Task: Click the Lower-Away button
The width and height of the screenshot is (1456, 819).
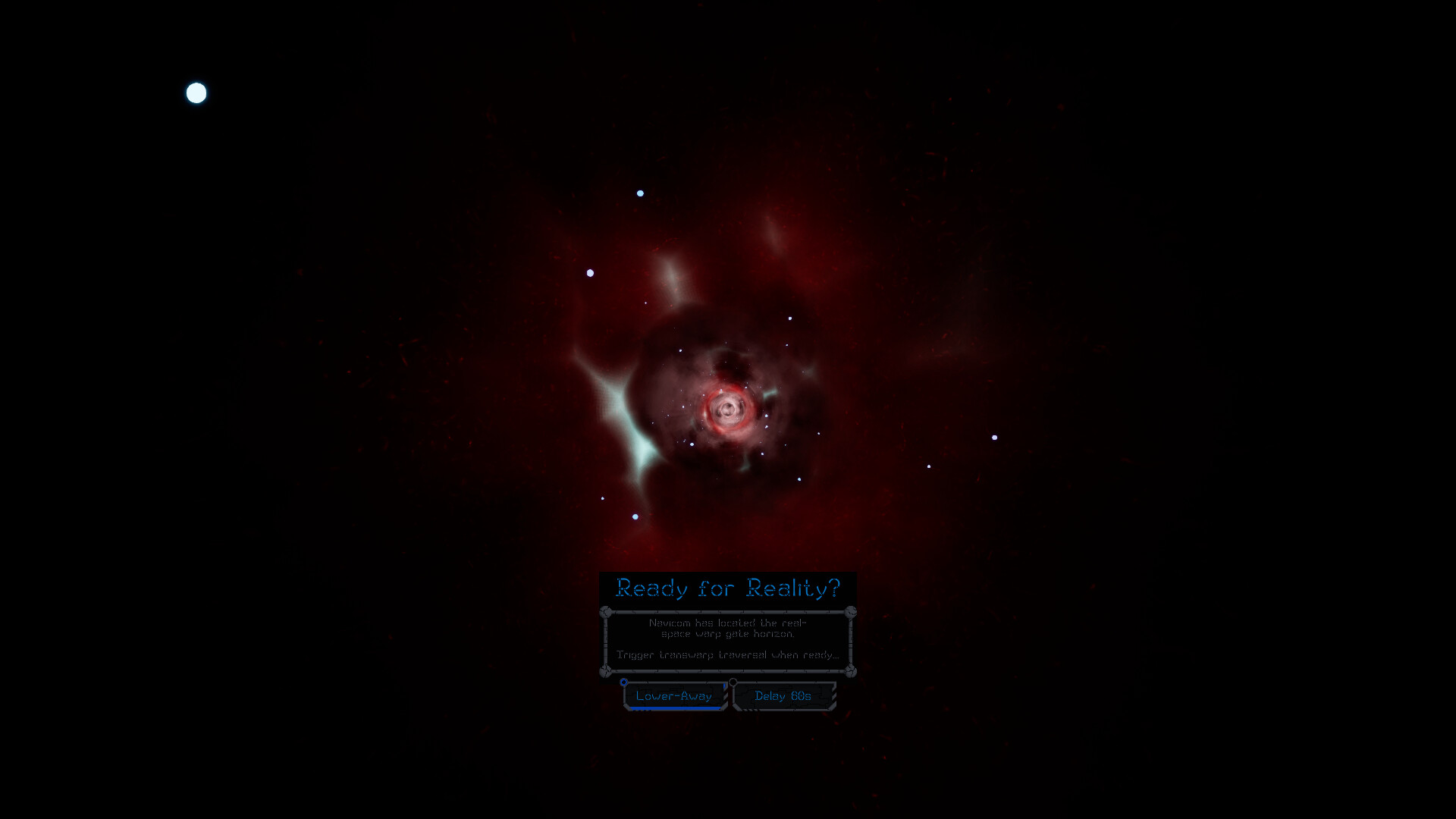Action: coord(674,695)
